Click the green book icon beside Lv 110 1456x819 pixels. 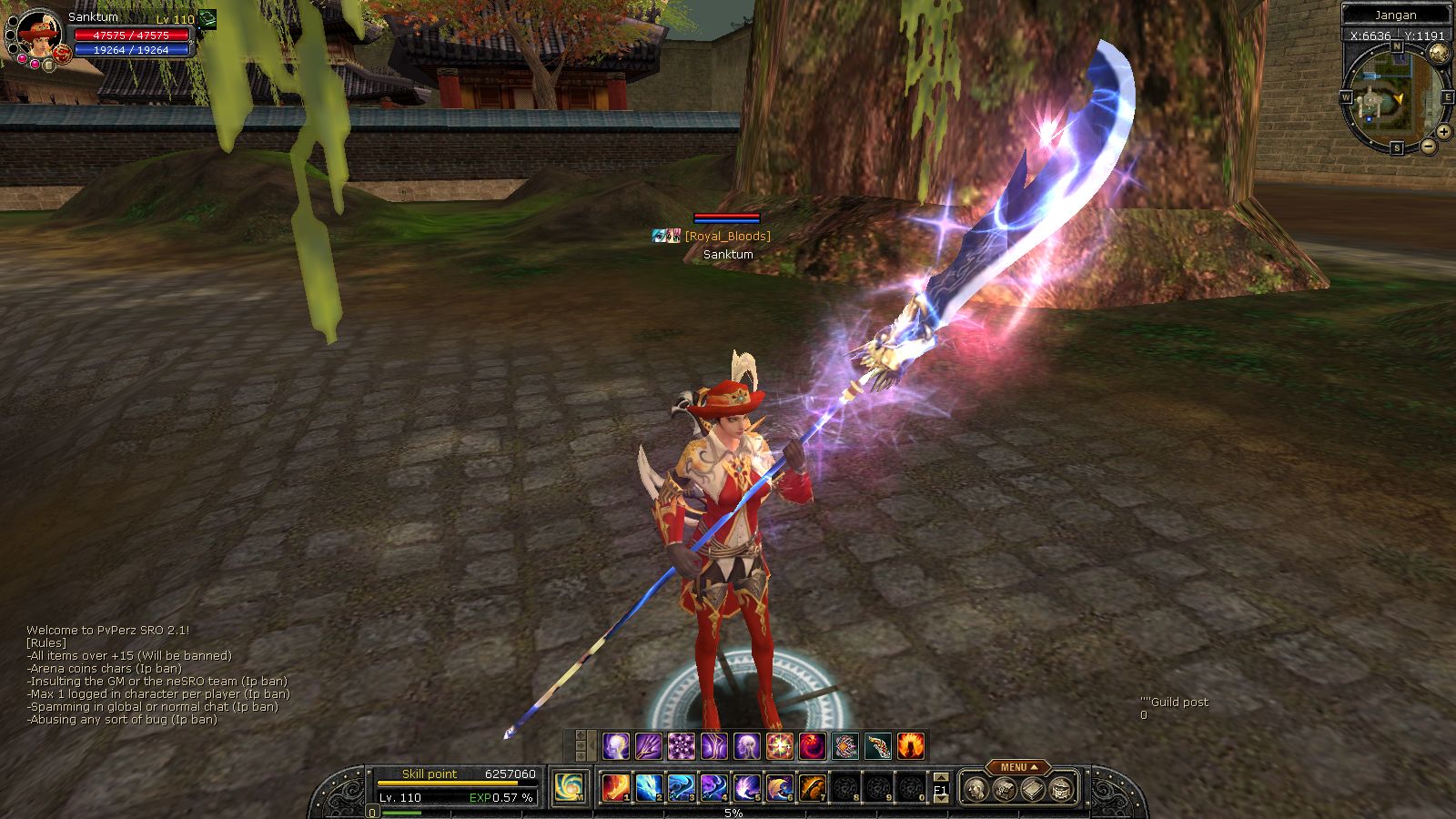(x=207, y=18)
